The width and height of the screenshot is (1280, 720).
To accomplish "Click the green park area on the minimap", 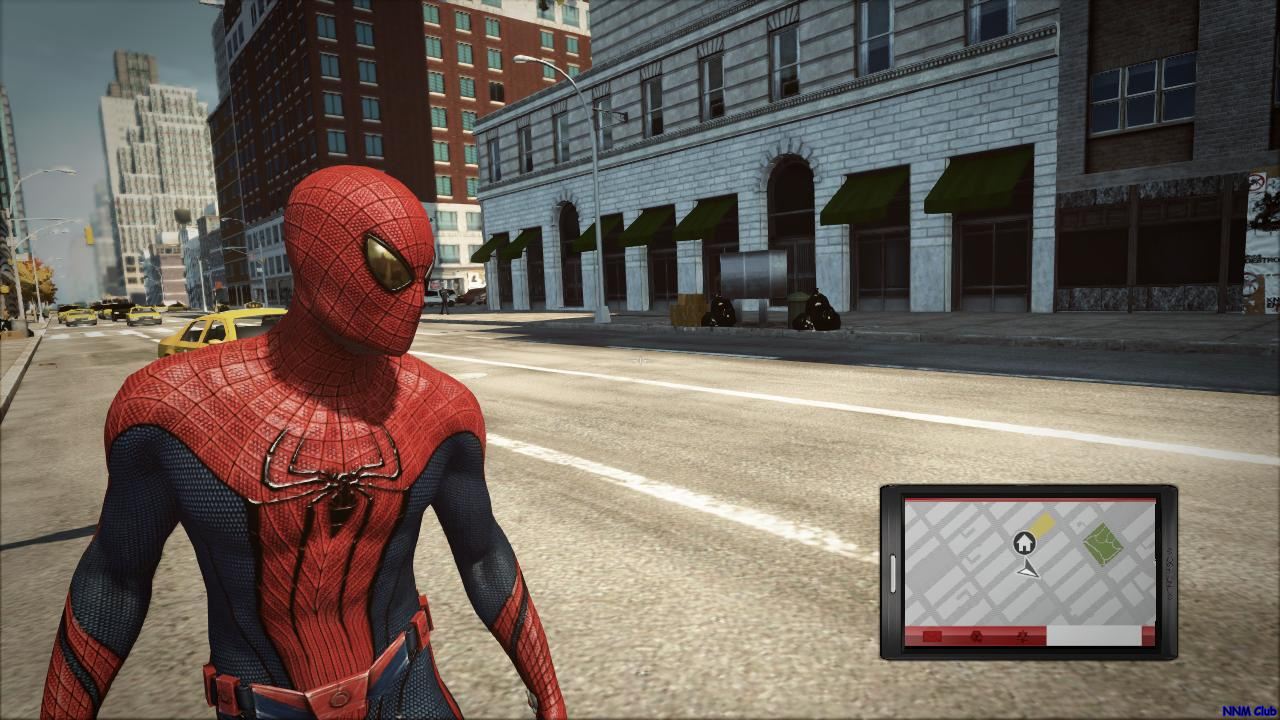I will [x=1101, y=543].
